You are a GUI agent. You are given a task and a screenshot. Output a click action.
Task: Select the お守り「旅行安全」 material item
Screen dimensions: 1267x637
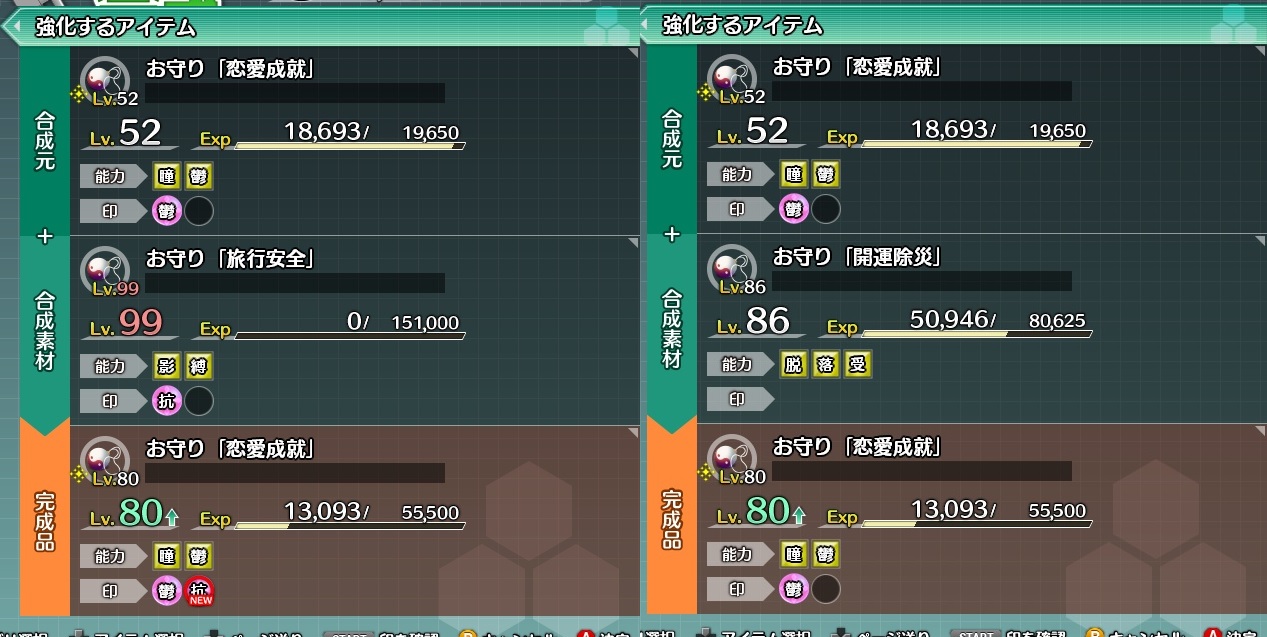coord(231,258)
